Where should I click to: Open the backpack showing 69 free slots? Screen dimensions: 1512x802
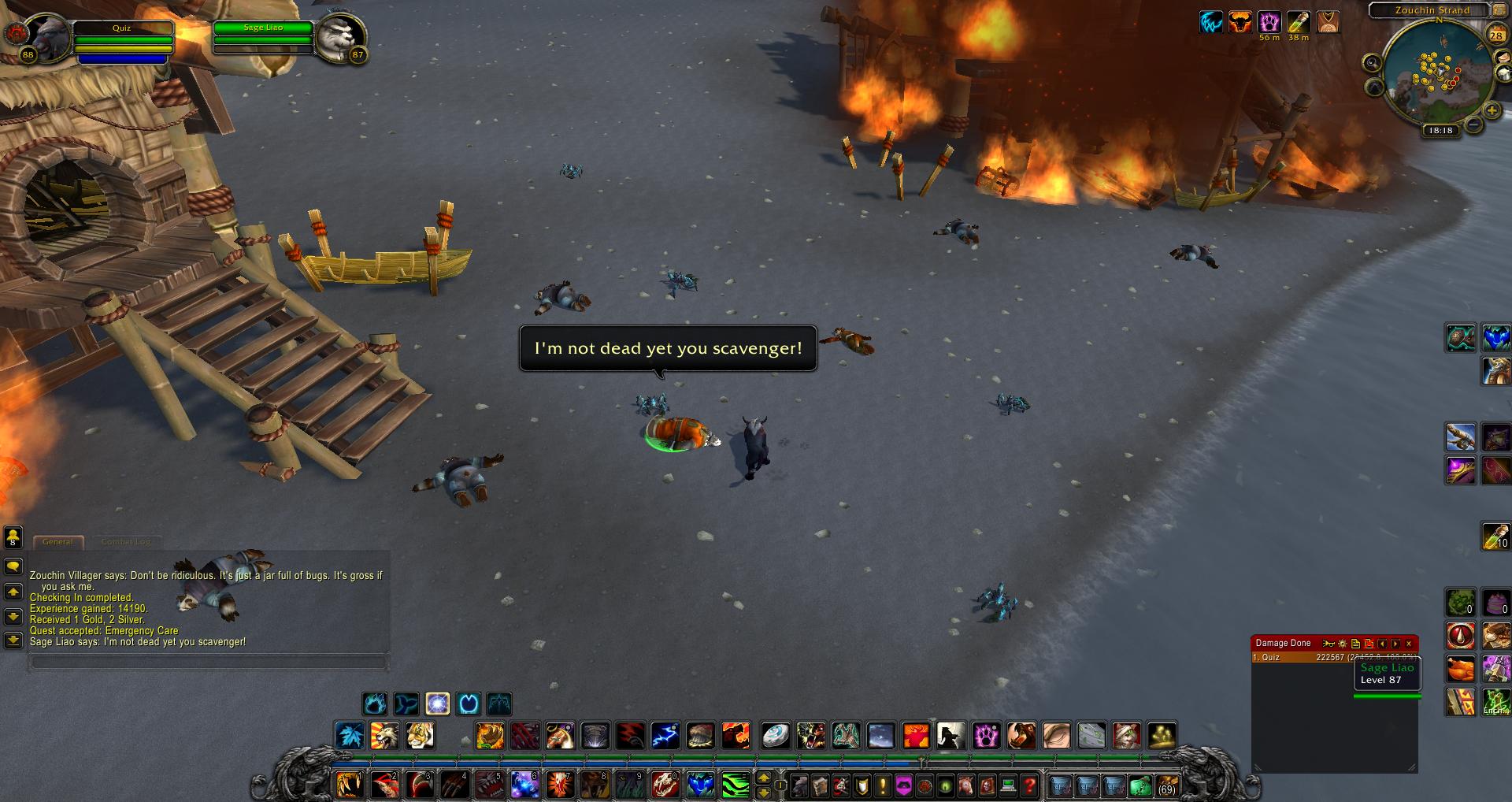1165,785
